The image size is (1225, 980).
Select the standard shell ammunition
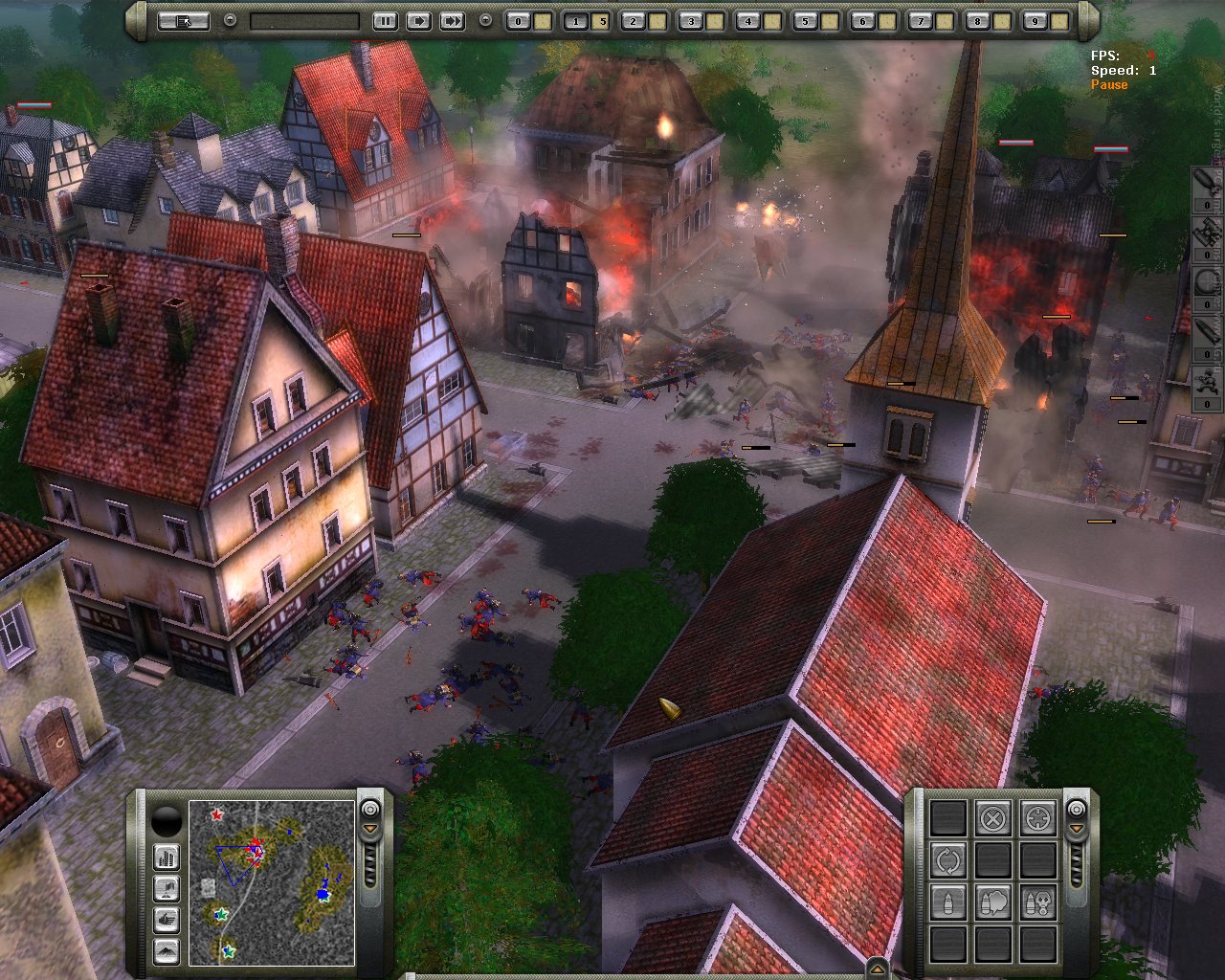click(948, 902)
